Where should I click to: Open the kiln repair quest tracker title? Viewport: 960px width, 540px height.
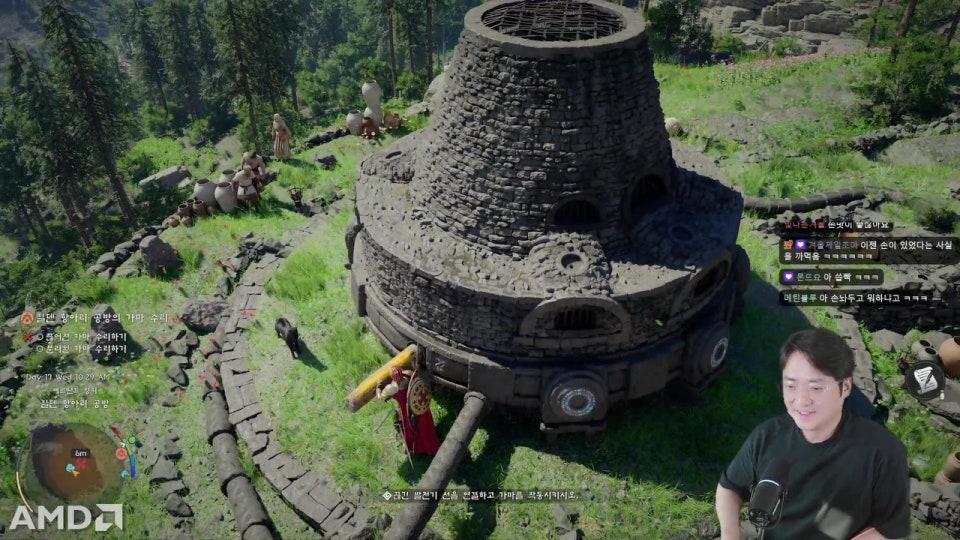tap(95, 317)
